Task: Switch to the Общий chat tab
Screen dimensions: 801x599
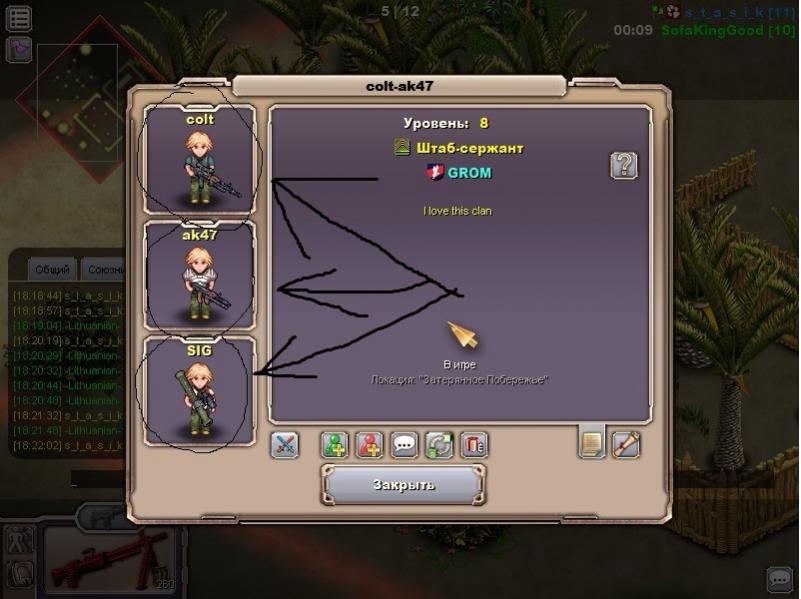Action: (52, 270)
